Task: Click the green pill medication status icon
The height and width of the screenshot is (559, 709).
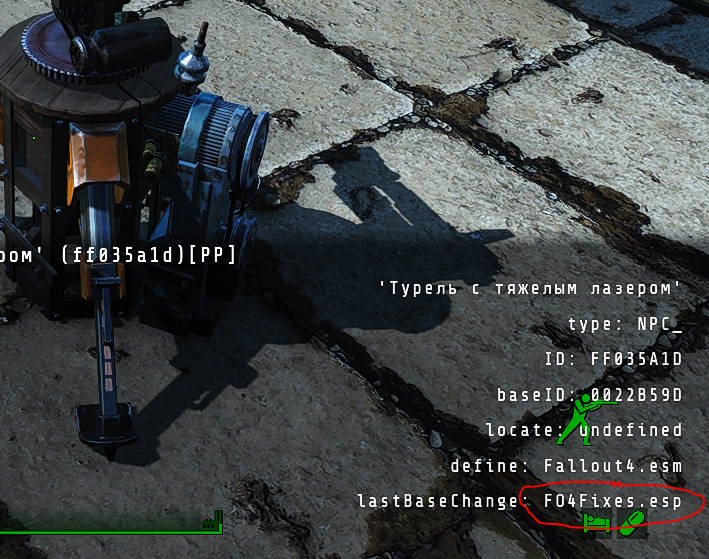Action: point(632,523)
